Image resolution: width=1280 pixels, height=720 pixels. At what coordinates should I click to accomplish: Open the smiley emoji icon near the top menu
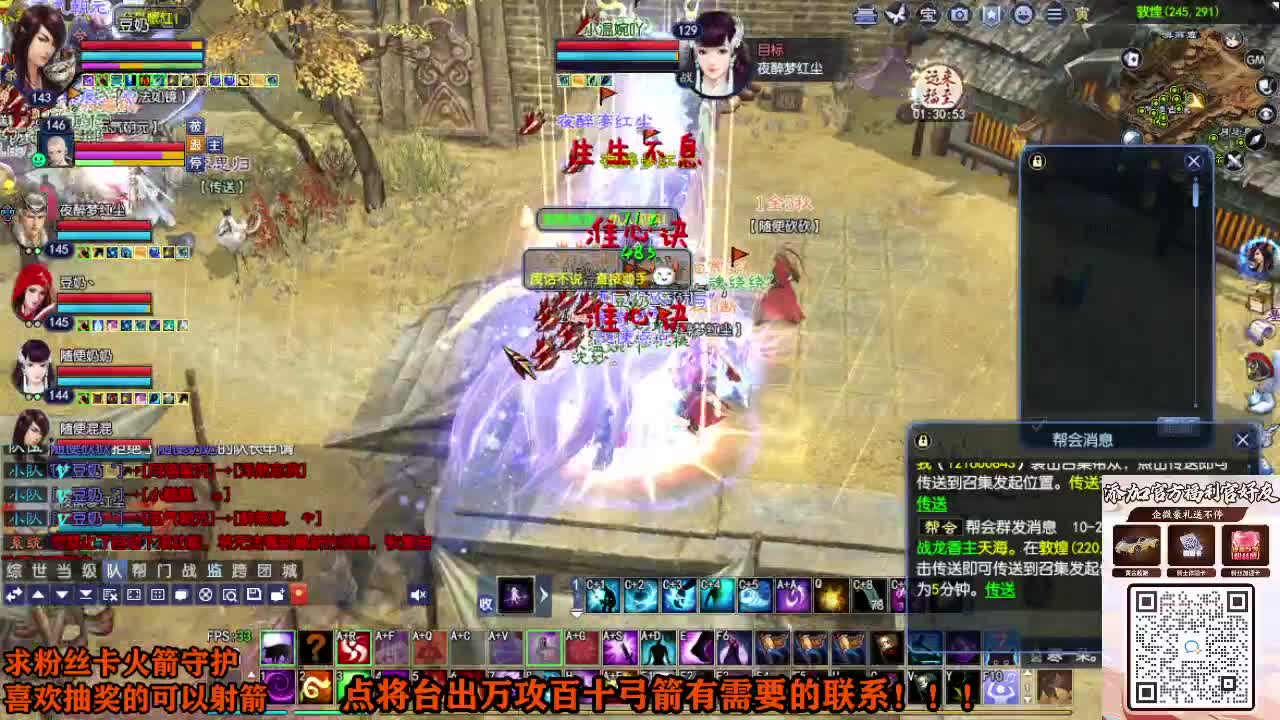click(1023, 14)
